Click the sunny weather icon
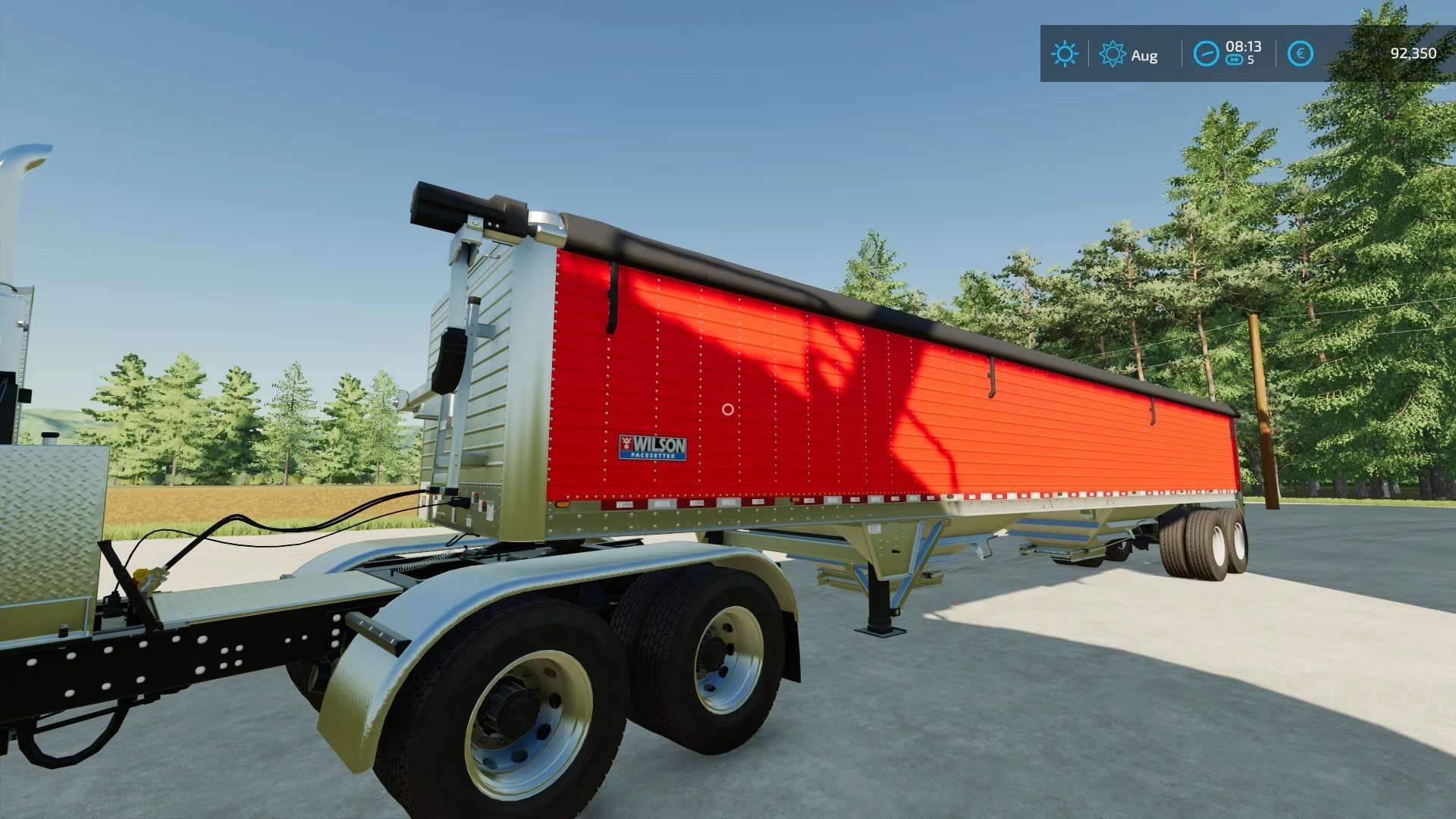Viewport: 1456px width, 819px height. coord(1065,54)
